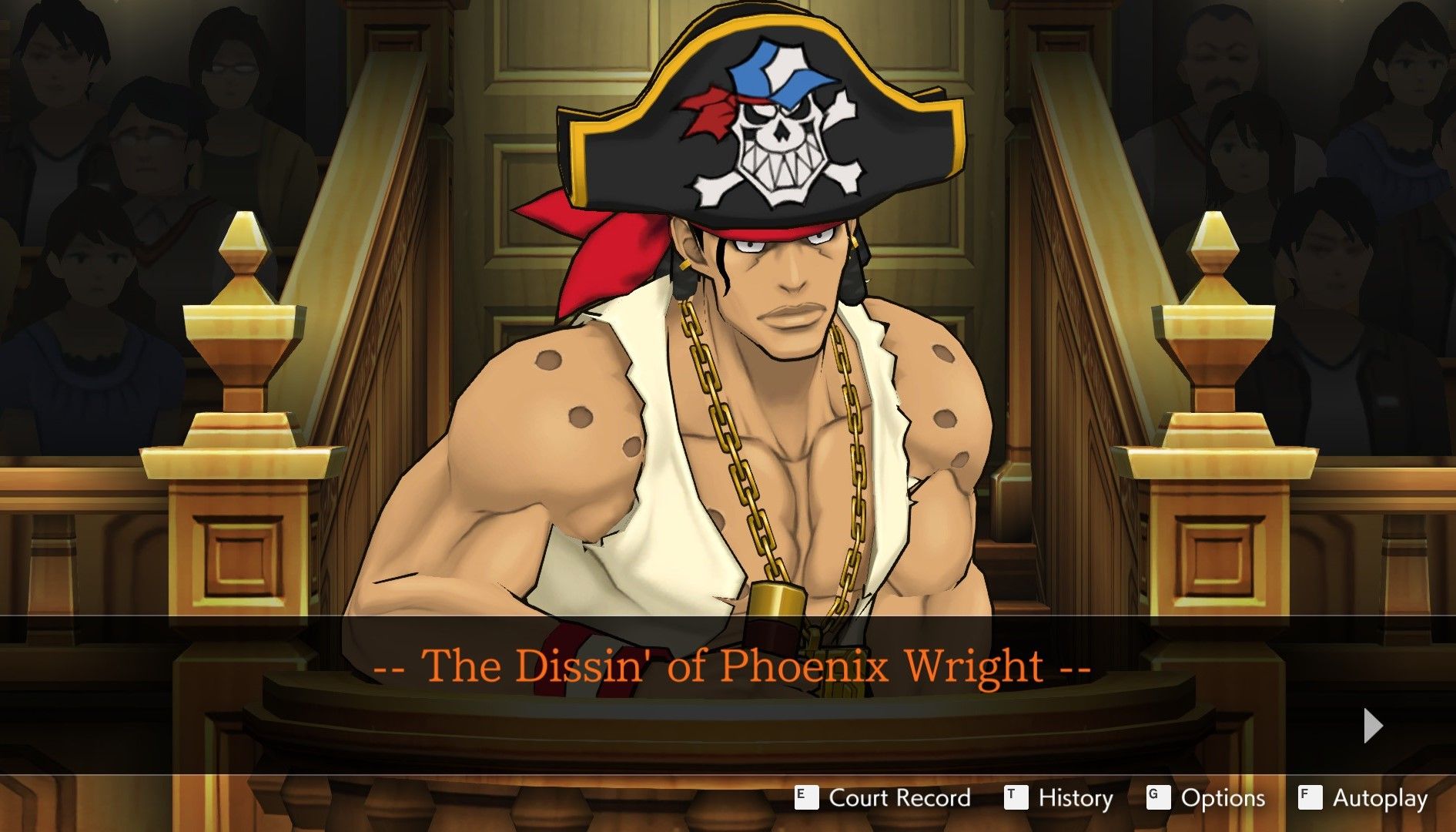Select the Options menu entry

point(1224,799)
